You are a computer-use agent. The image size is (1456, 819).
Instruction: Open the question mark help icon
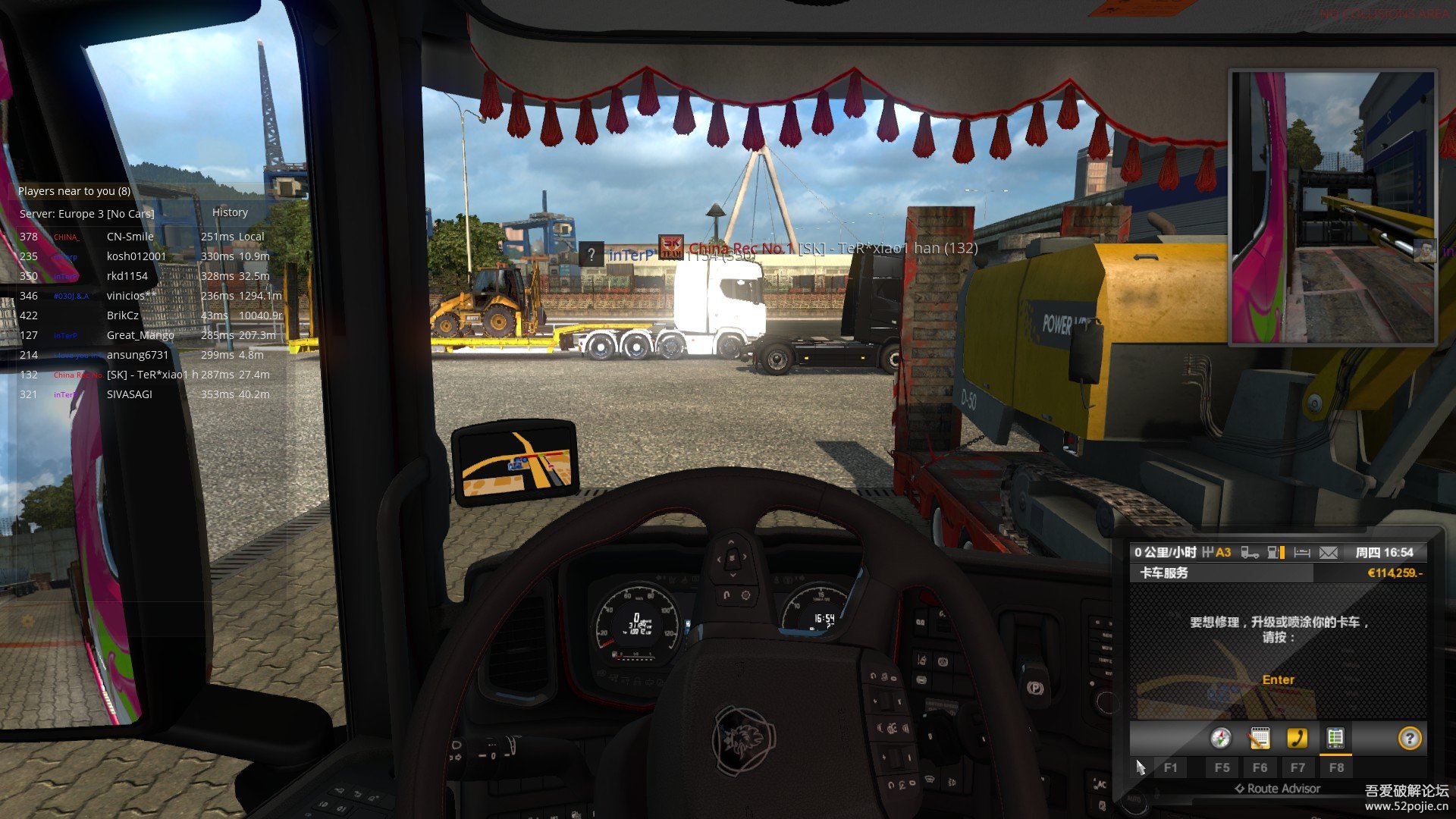[1409, 738]
